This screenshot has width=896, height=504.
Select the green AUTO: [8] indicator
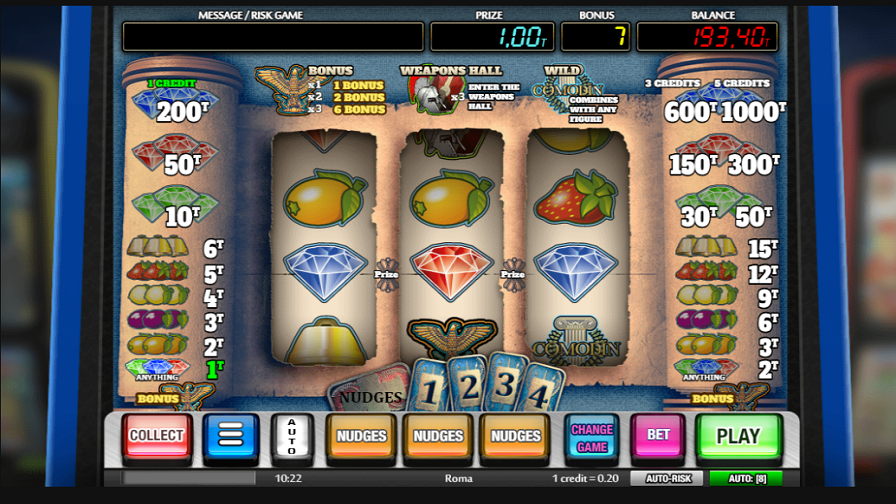[x=746, y=479]
